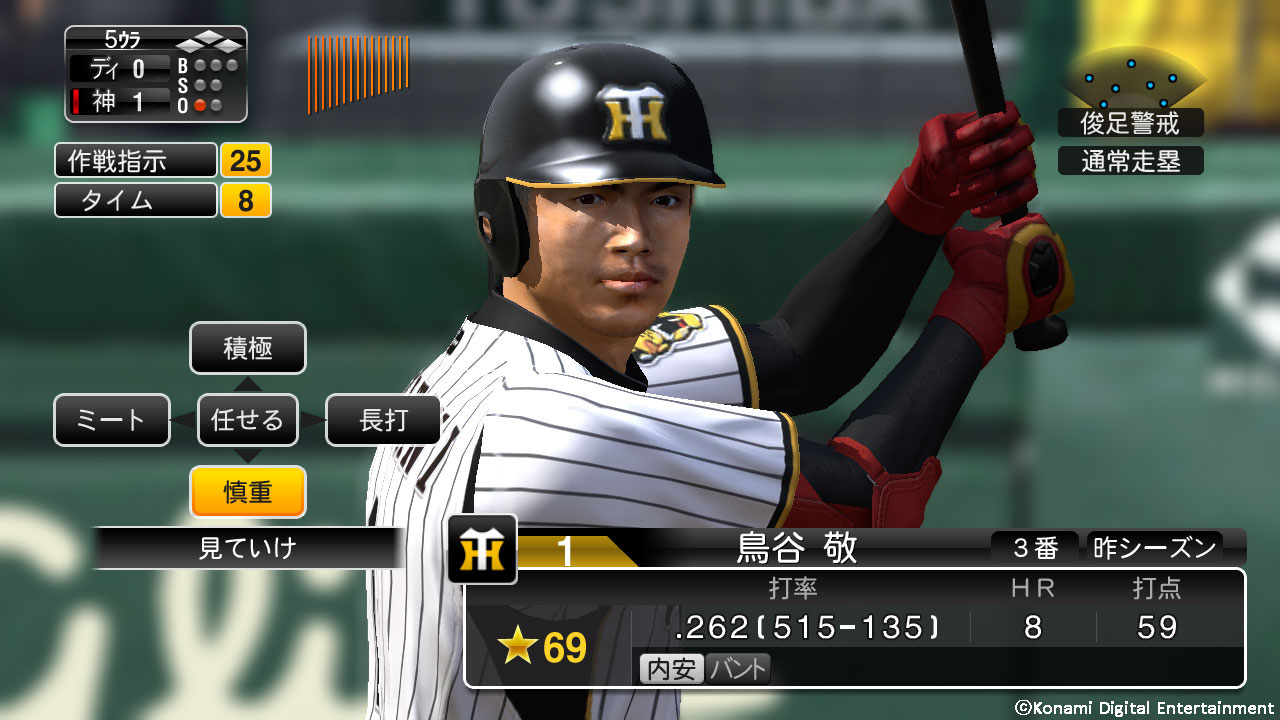The width and height of the screenshot is (1280, 720).
Task: Select the 積極 batting instruction
Action: click(247, 348)
